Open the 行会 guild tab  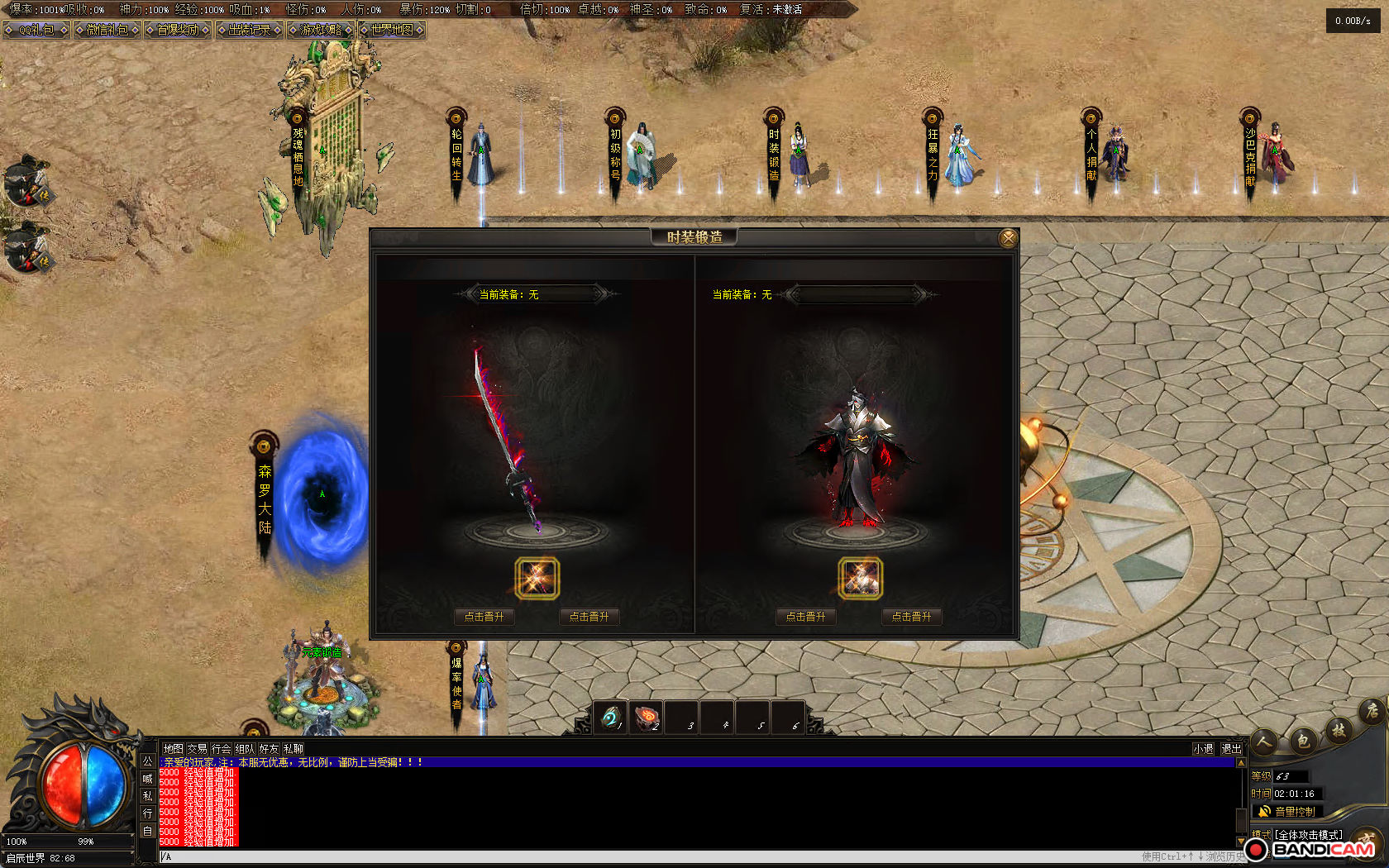point(221,749)
